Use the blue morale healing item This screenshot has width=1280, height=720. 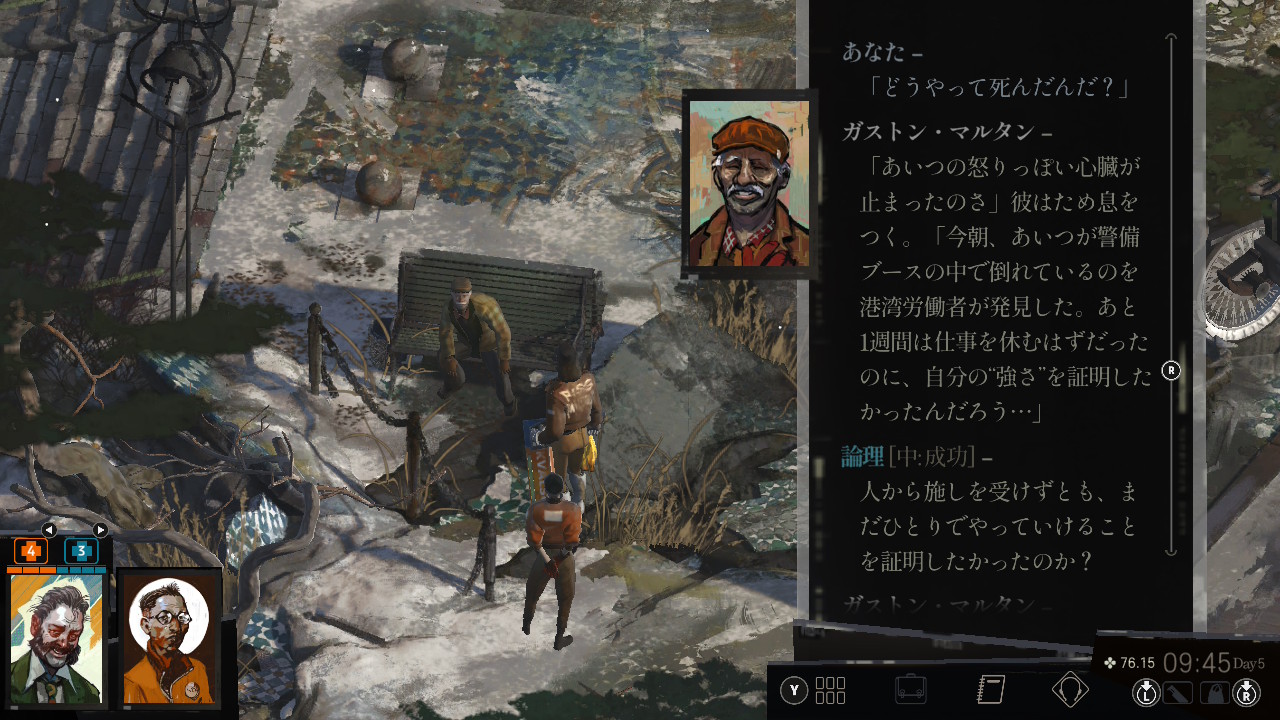[x=81, y=551]
